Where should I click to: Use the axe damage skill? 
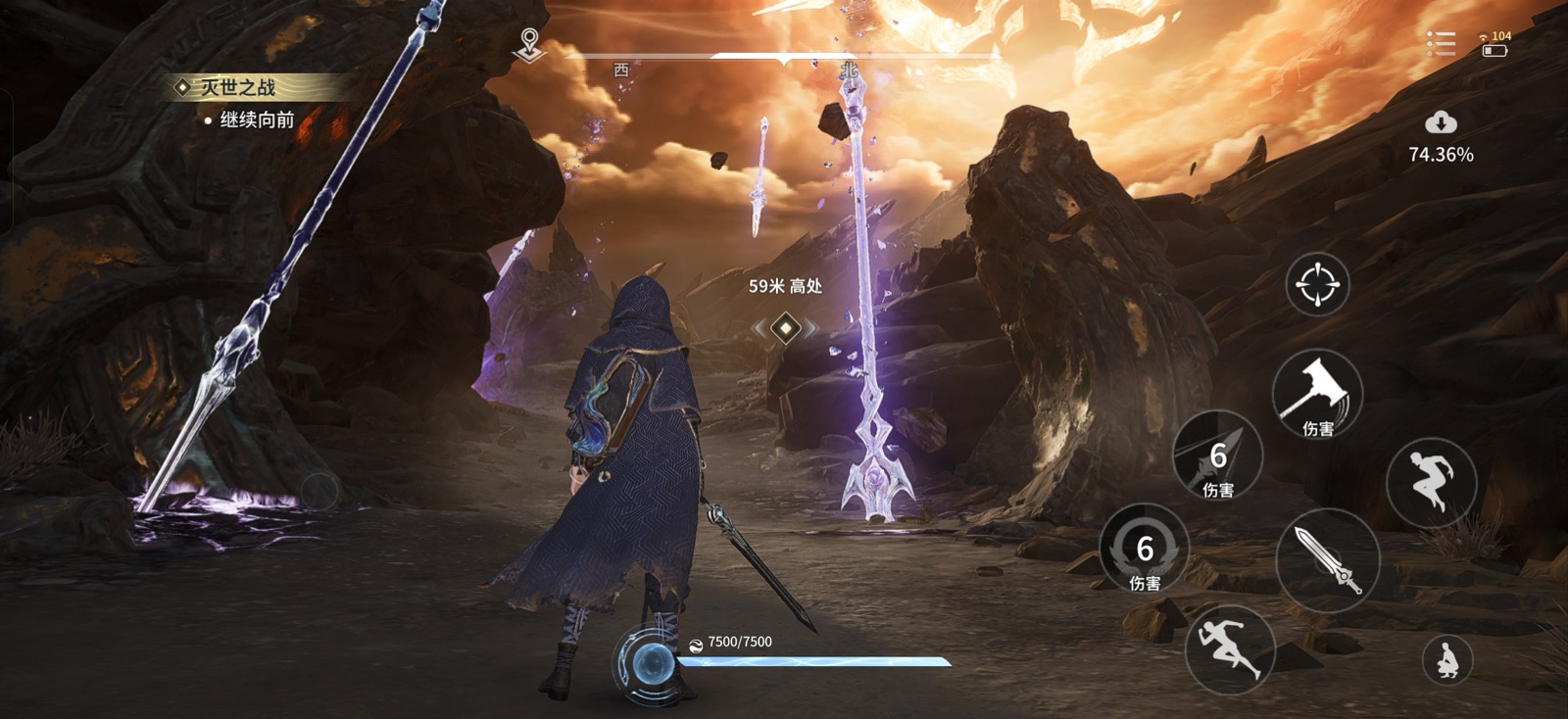[x=1317, y=394]
